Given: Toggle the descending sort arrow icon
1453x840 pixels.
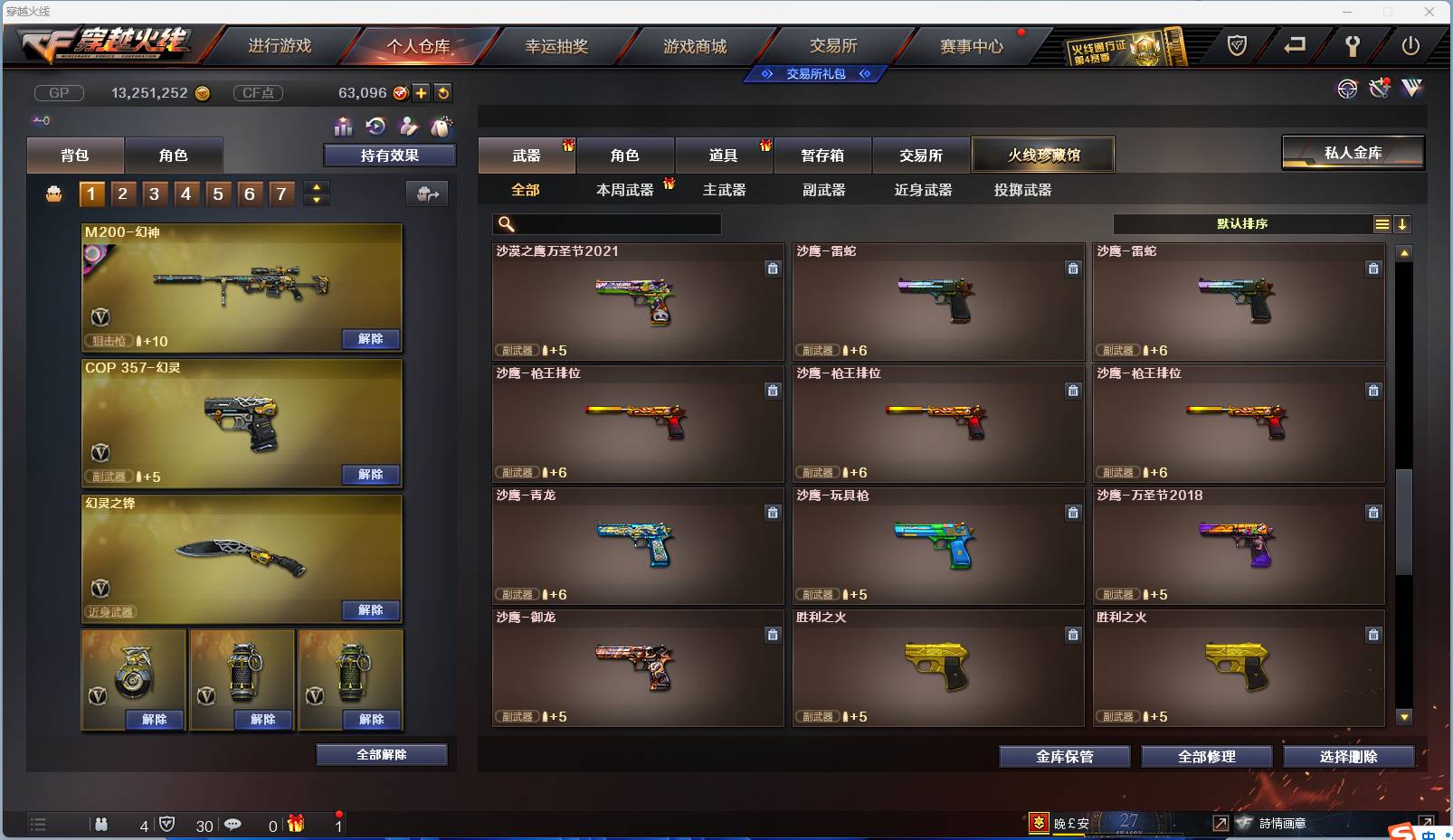Looking at the screenshot, I should tap(1403, 223).
